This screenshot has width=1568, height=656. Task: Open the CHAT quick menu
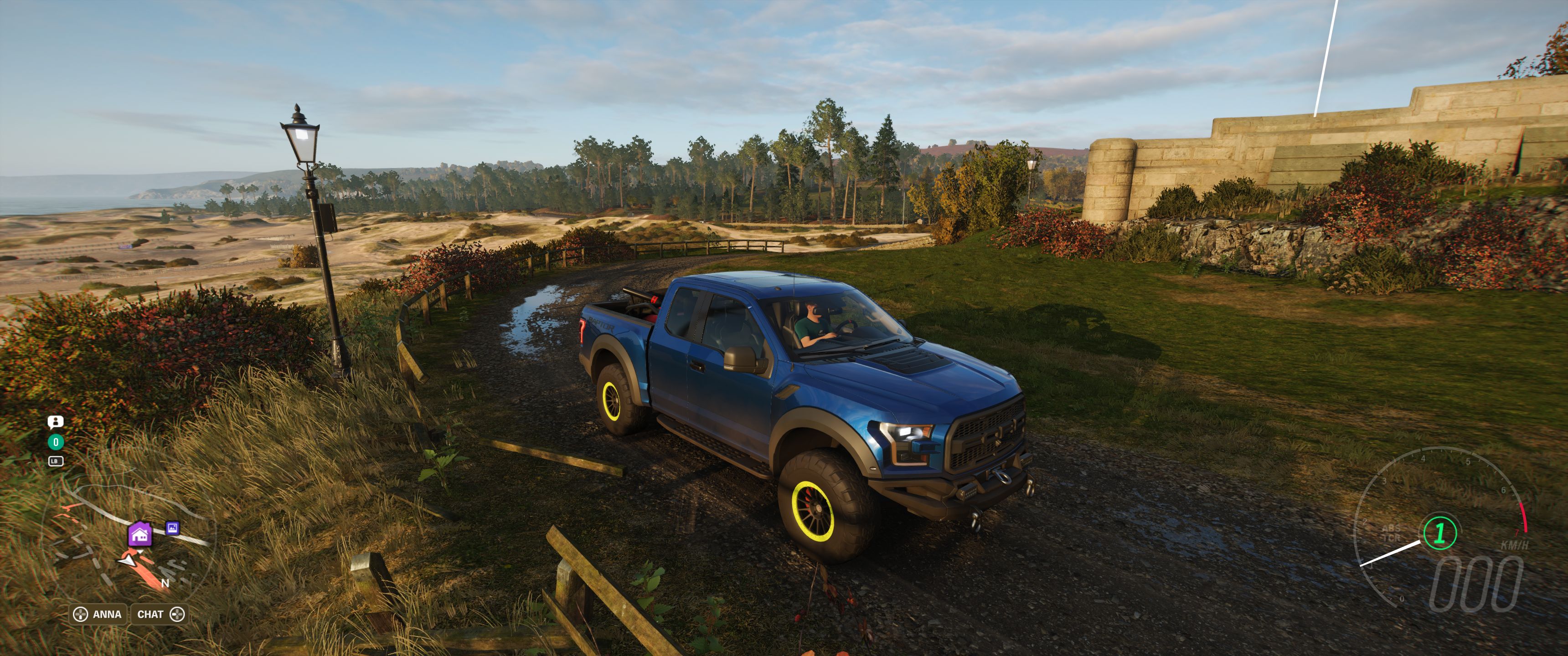(160, 614)
